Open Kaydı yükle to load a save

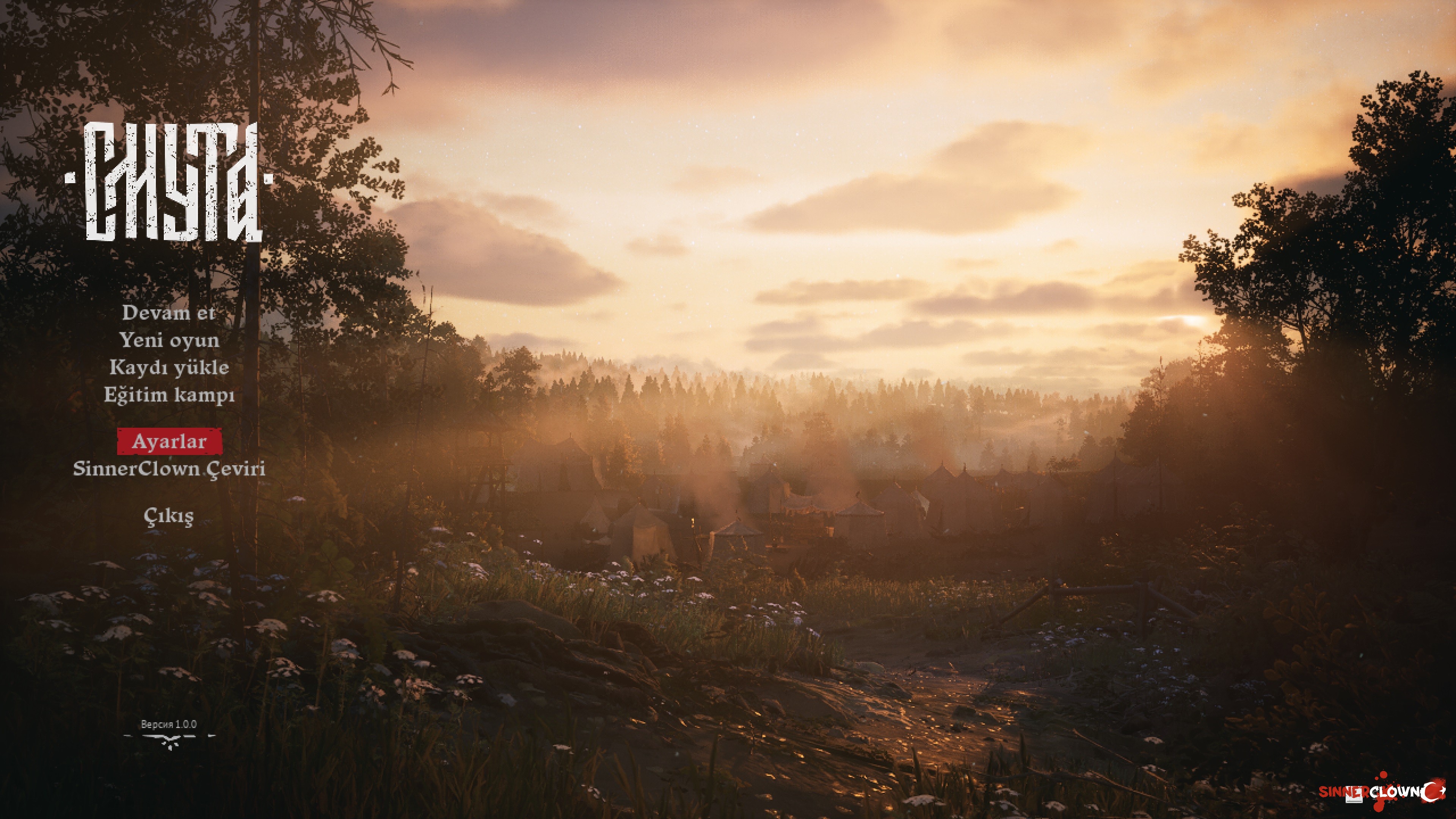coord(168,367)
